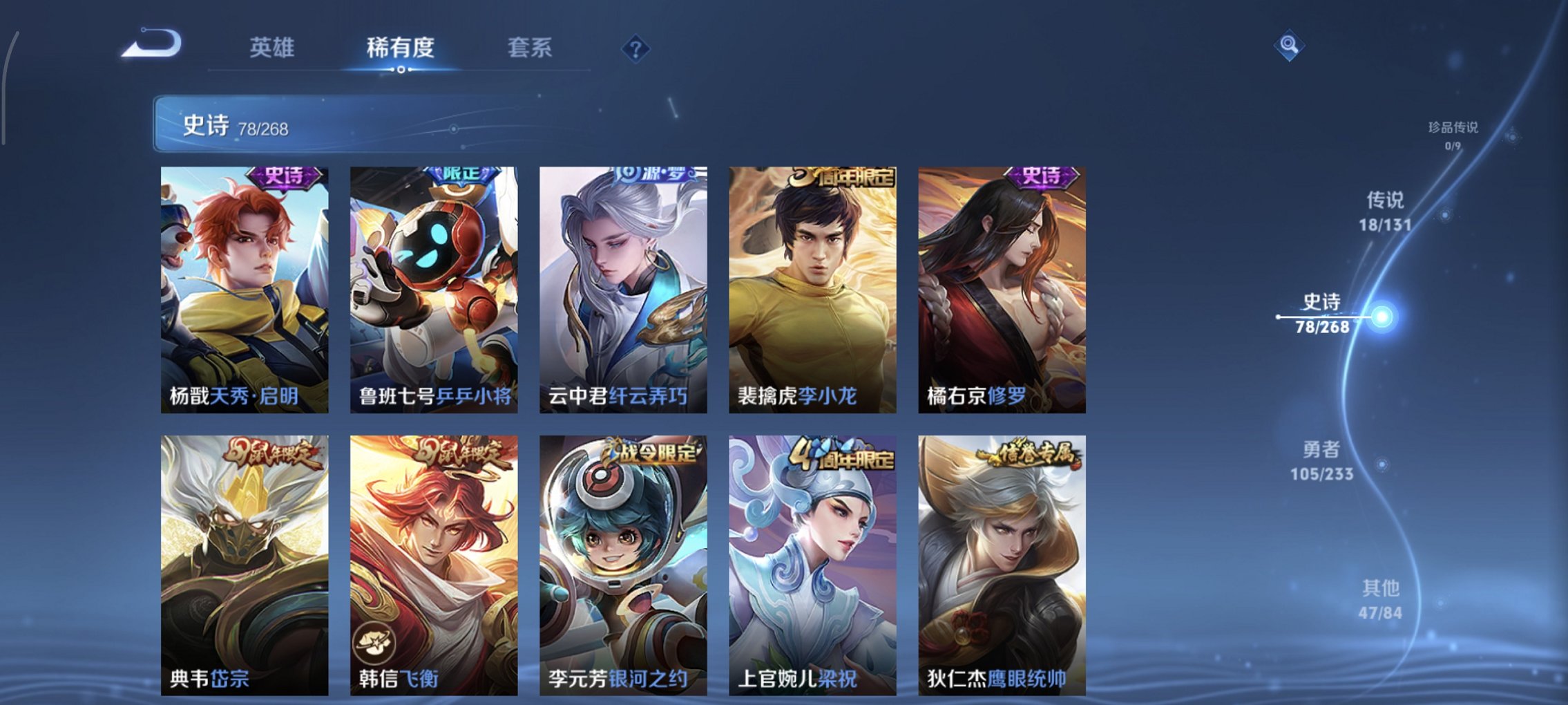Open the help question mark icon

pos(637,48)
